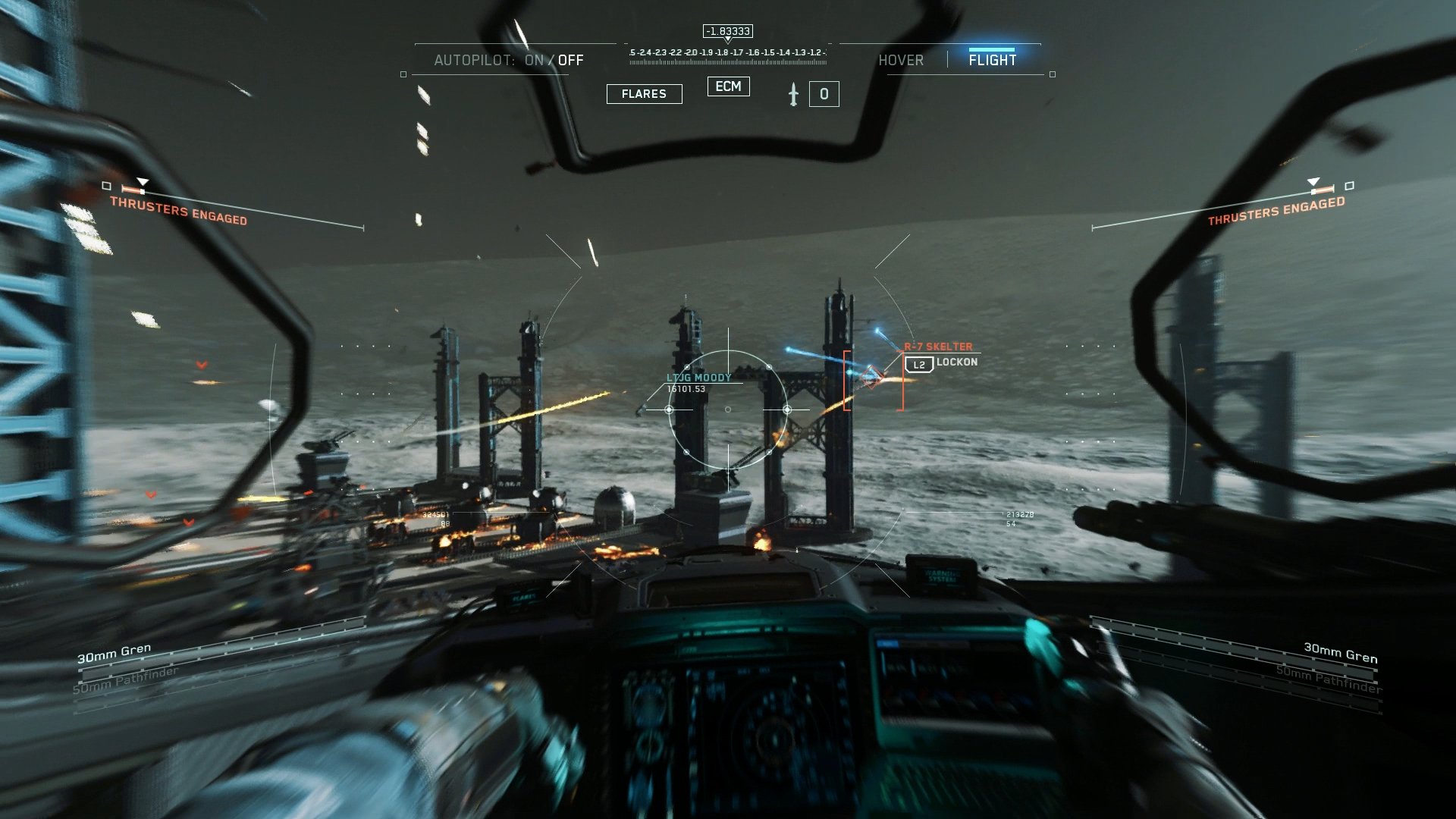Screen dimensions: 1456x819
Task: Select the central targeting reticle
Action: point(729,409)
